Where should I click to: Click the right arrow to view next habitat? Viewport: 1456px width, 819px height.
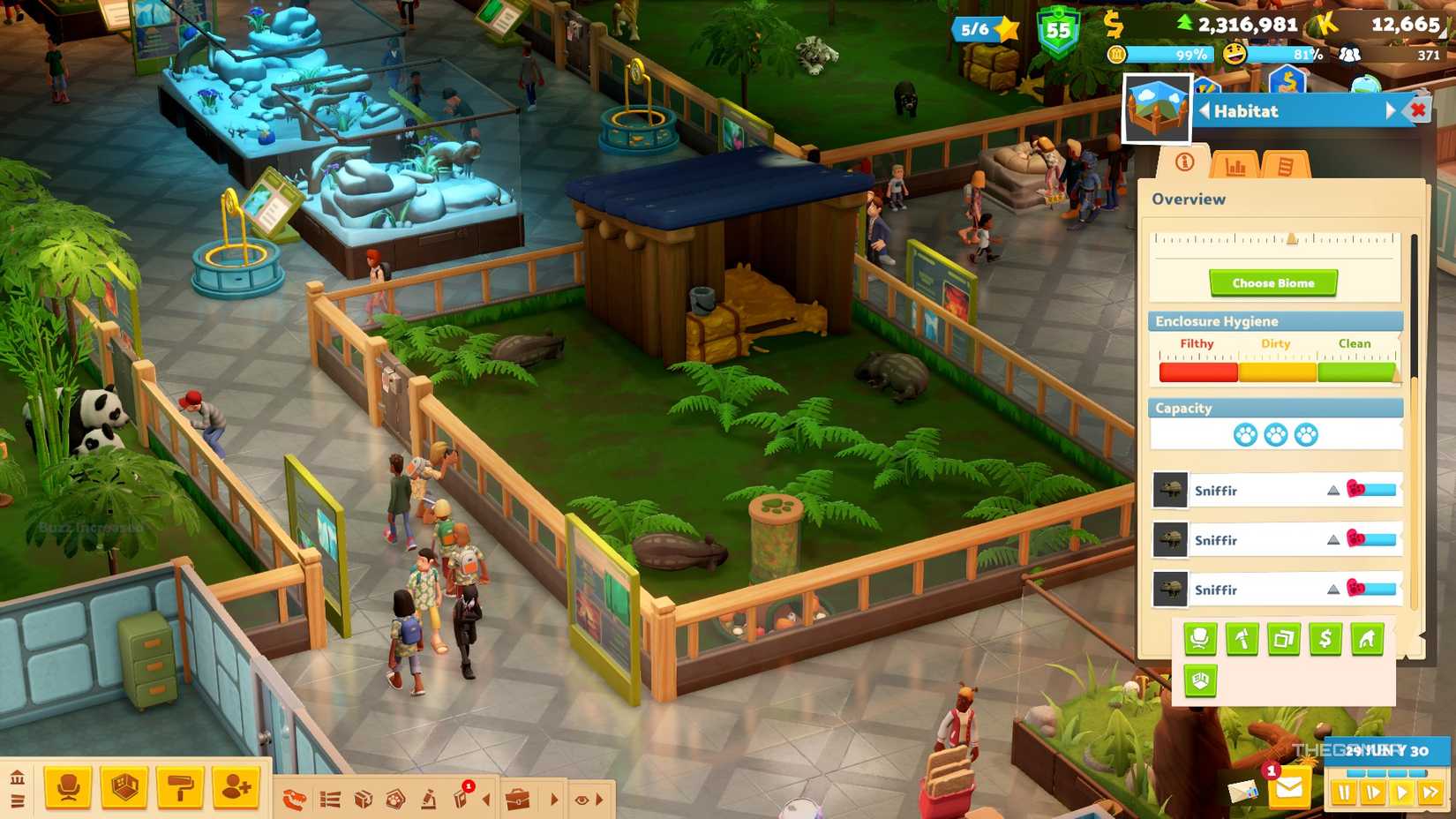(1392, 111)
